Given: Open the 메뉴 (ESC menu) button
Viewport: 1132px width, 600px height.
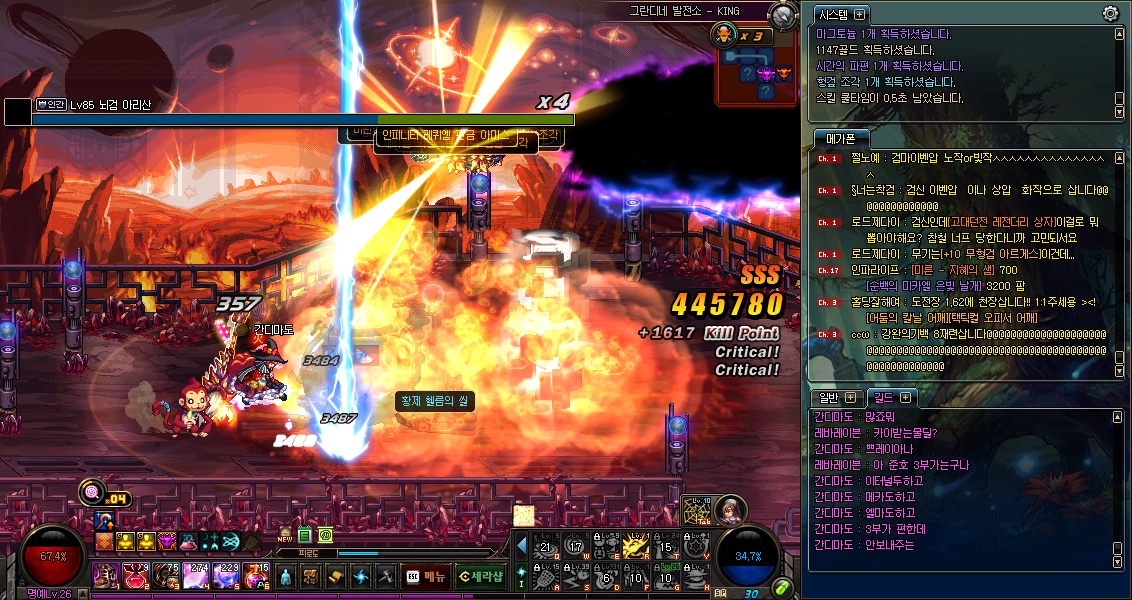Looking at the screenshot, I should tap(426, 576).
